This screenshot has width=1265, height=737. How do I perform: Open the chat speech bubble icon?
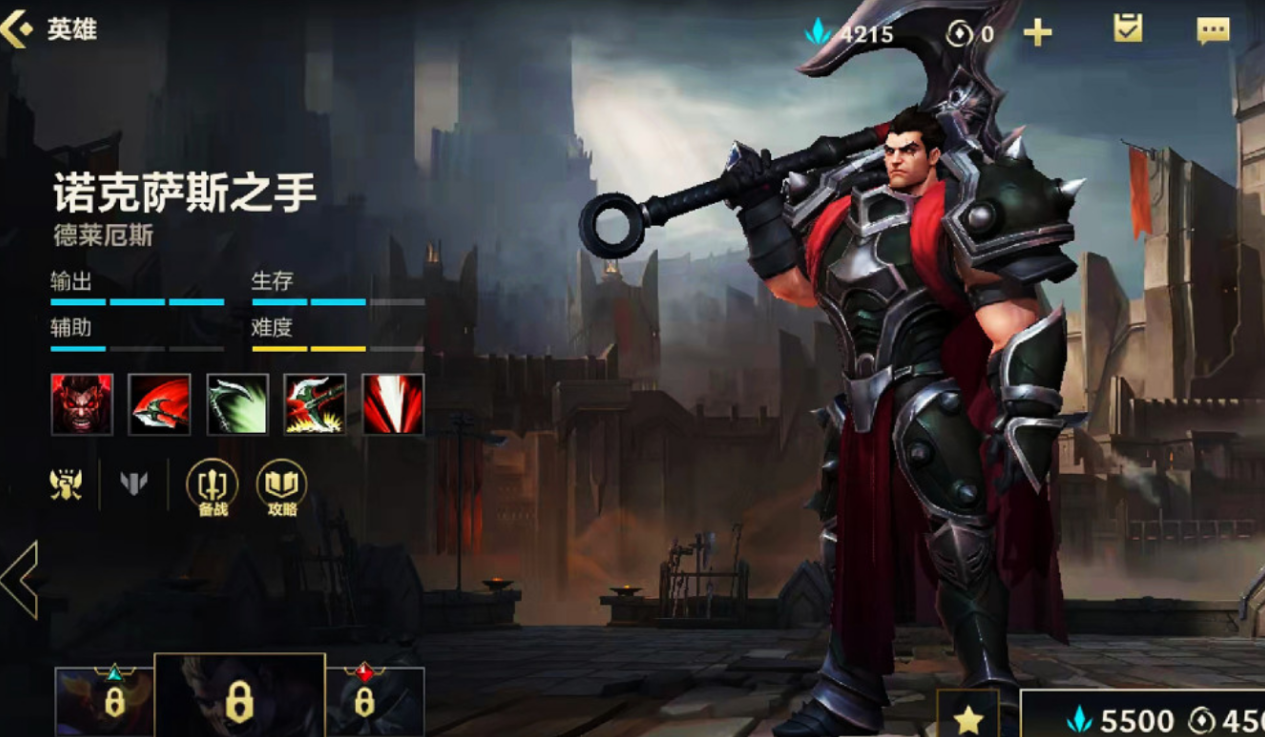pos(1212,31)
